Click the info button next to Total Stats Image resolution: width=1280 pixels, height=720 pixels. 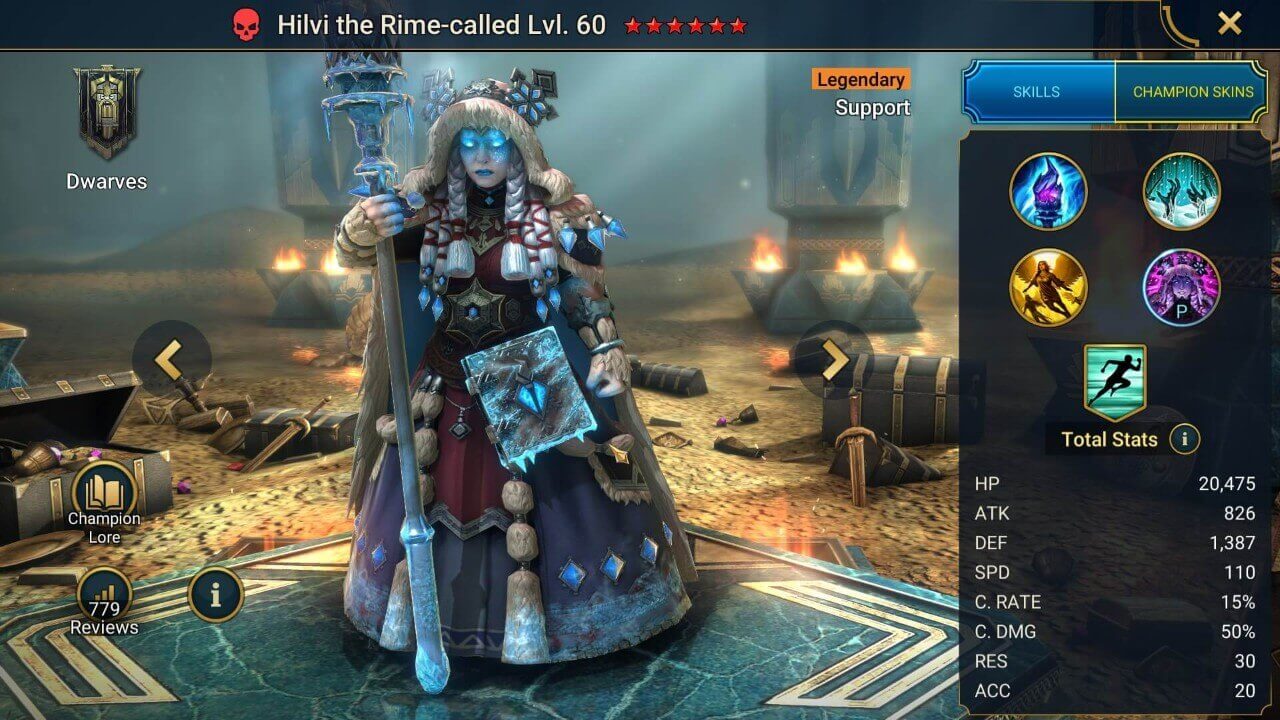coord(1186,440)
